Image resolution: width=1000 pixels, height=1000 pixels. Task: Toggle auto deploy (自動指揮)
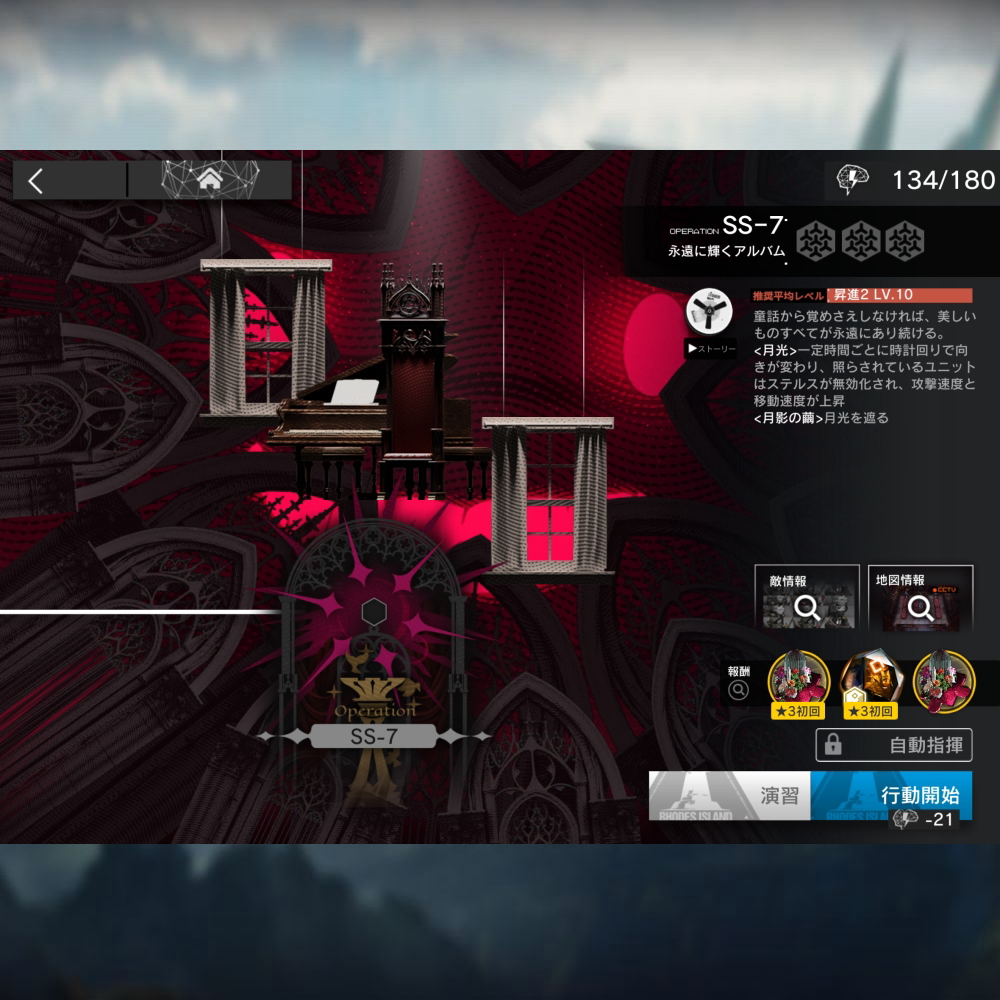pos(893,745)
